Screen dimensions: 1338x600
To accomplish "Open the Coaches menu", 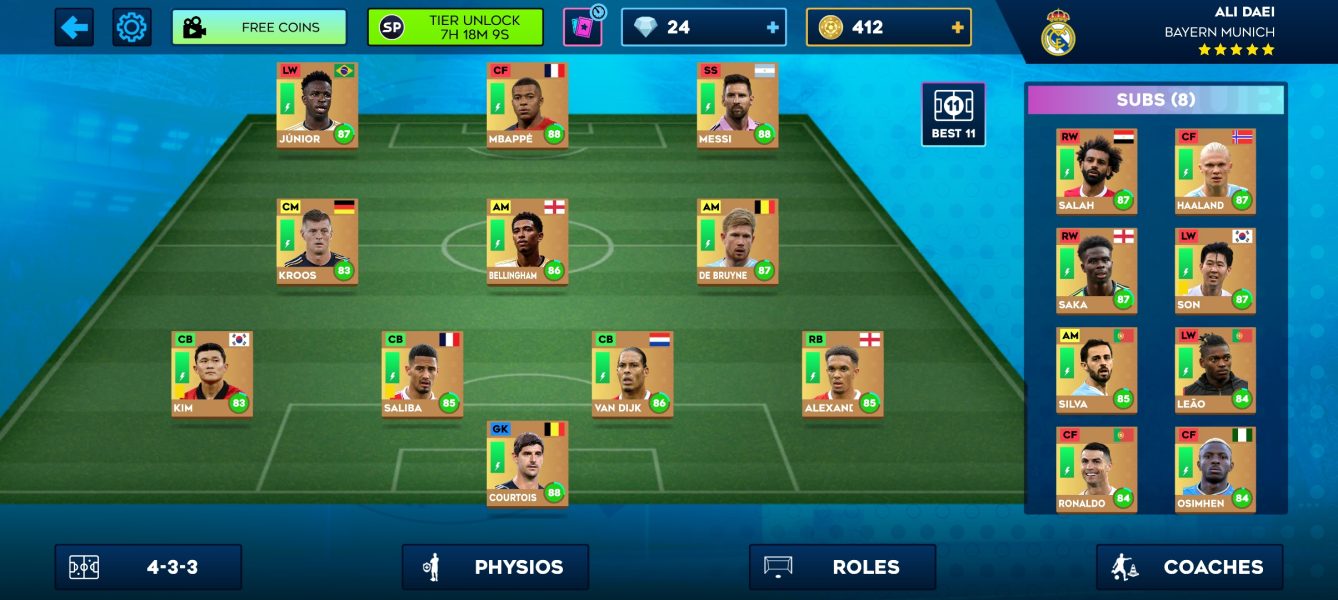I will pos(1189,567).
